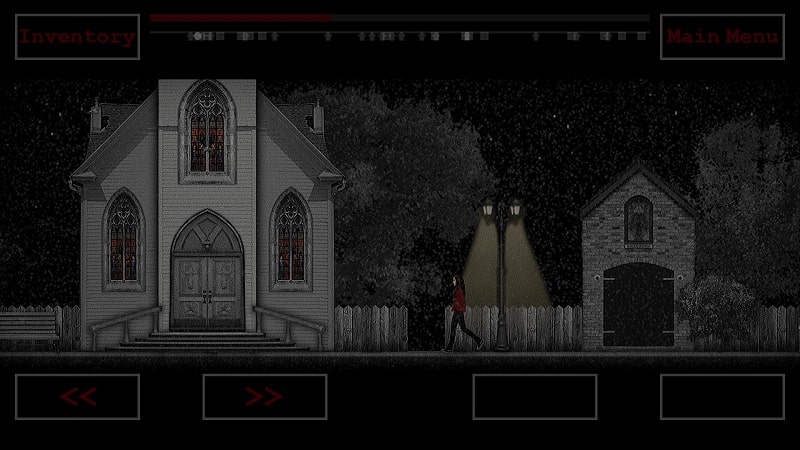Click the >> move right button

264,396
